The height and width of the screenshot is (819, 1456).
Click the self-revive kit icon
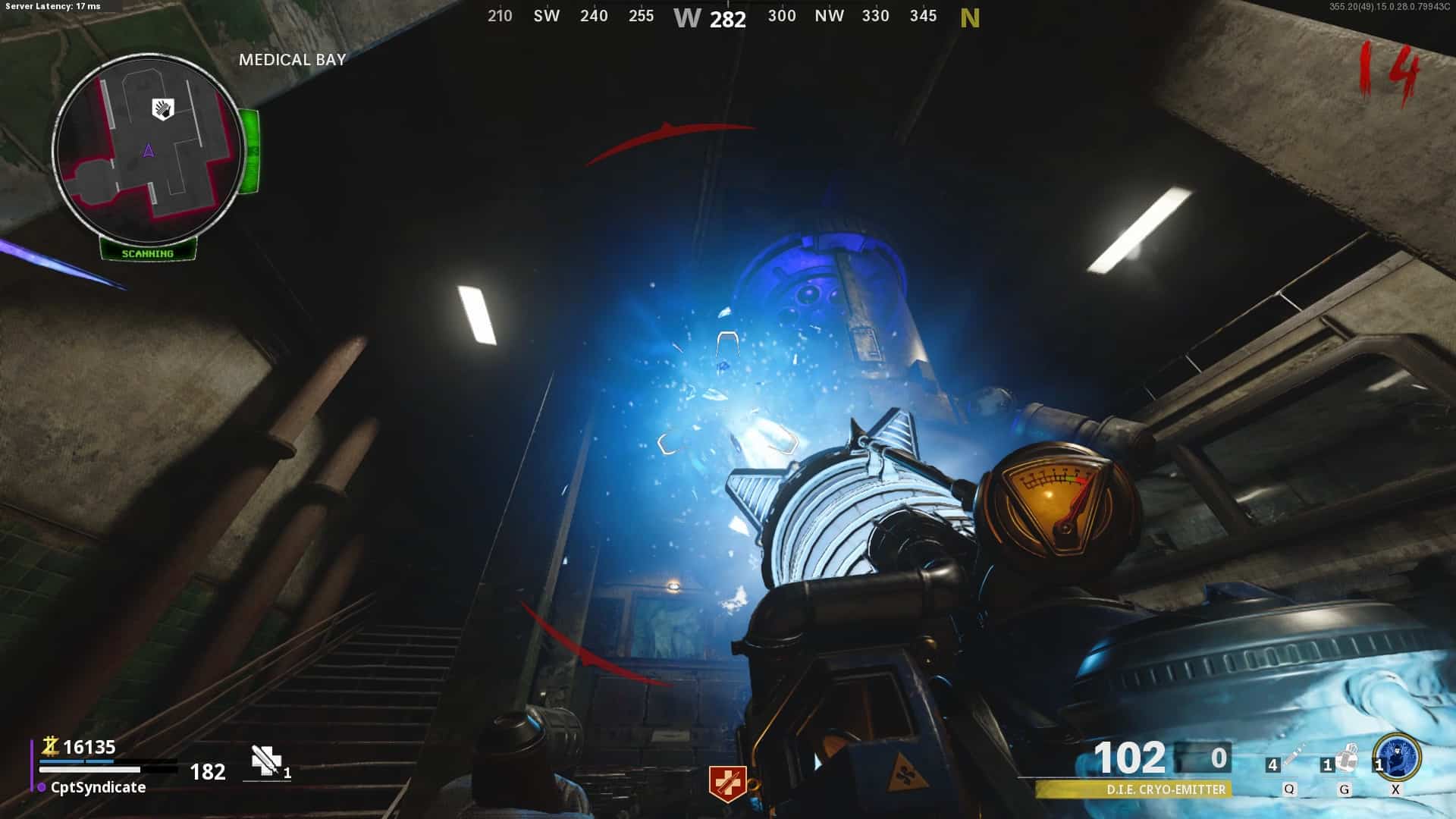coord(266,761)
